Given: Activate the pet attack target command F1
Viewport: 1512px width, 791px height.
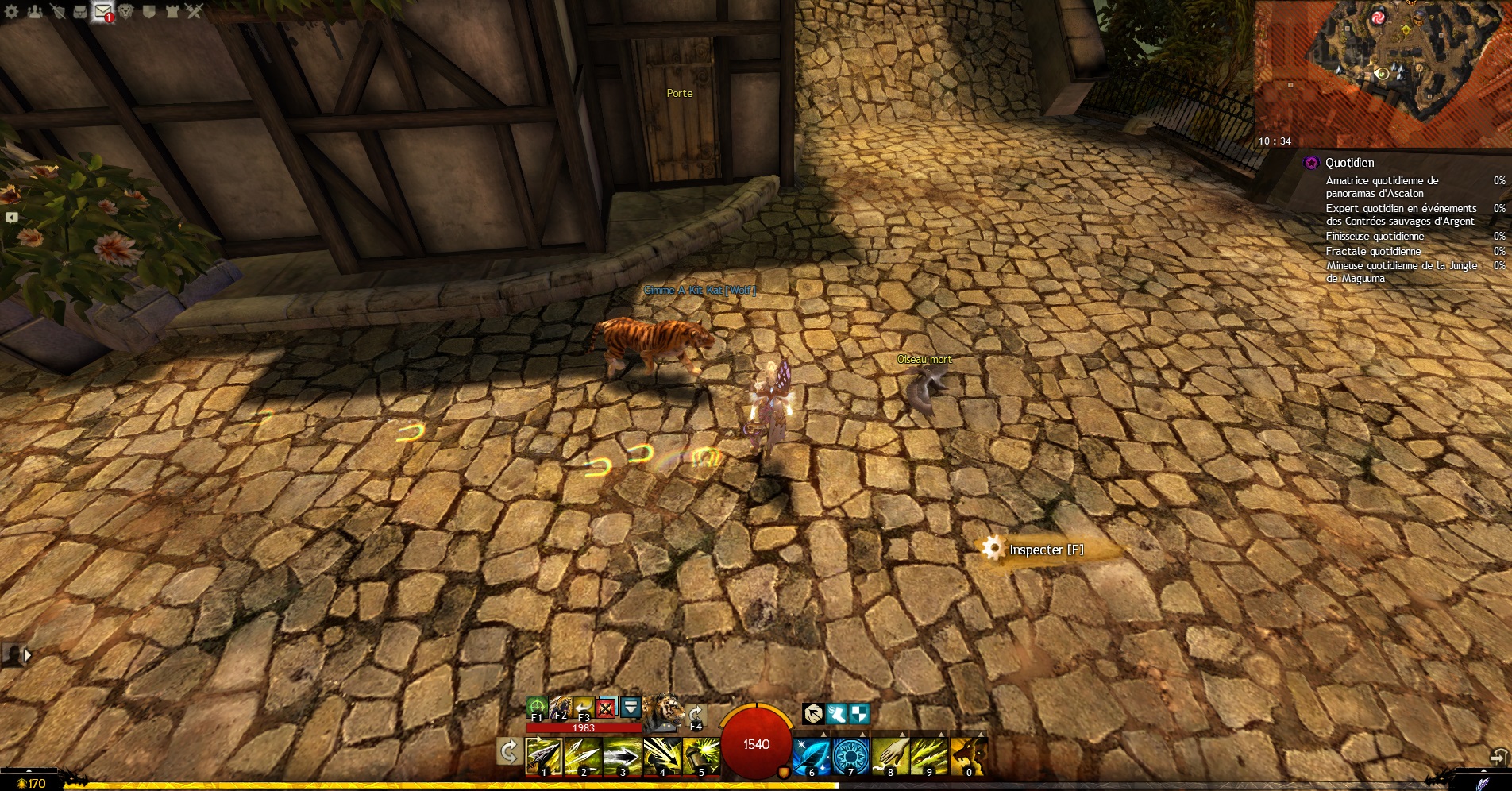Looking at the screenshot, I should coord(537,707).
